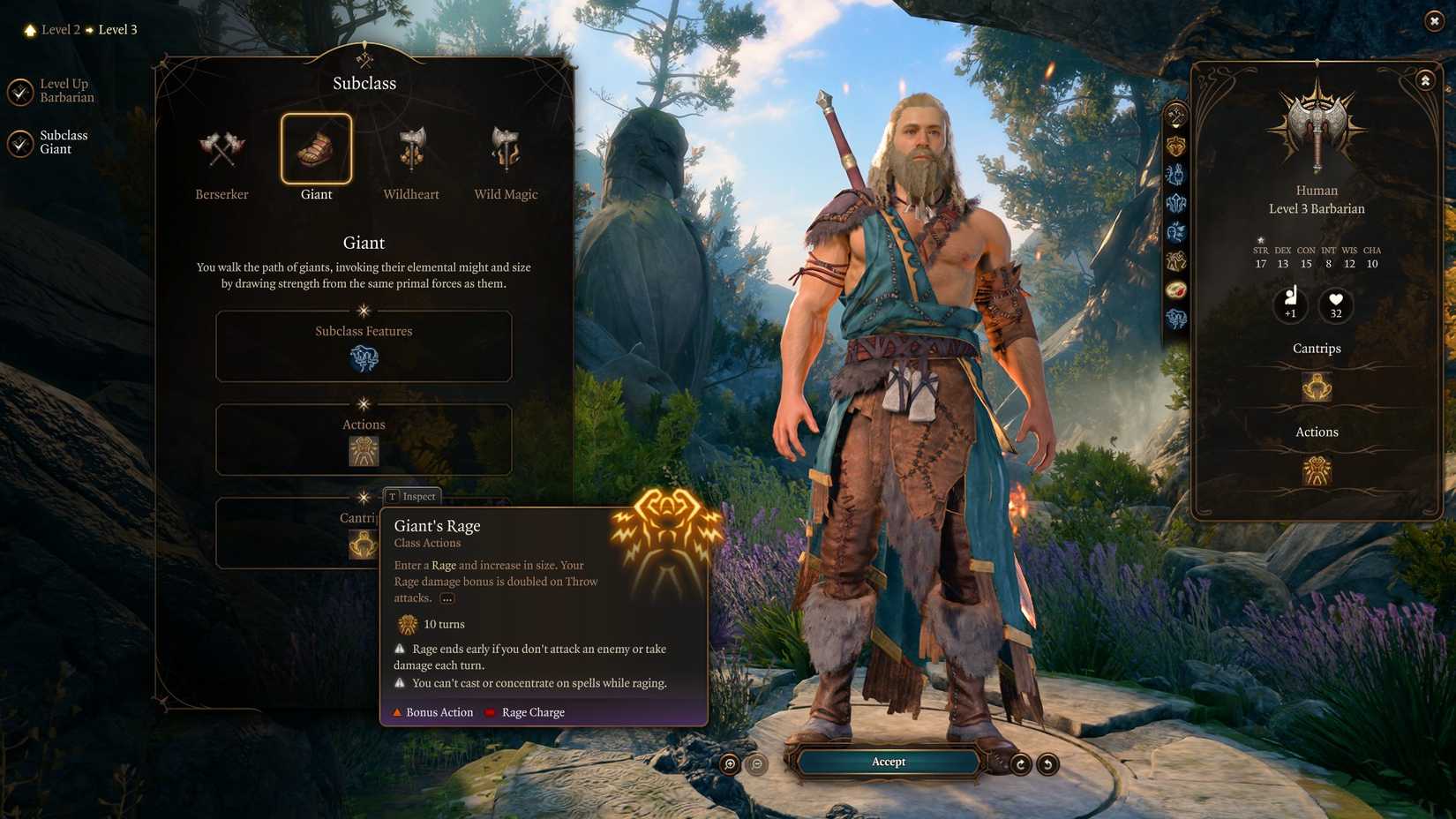Viewport: 1456px width, 819px height.
Task: Zoom in using the magnifying glass icon
Action: point(729,762)
